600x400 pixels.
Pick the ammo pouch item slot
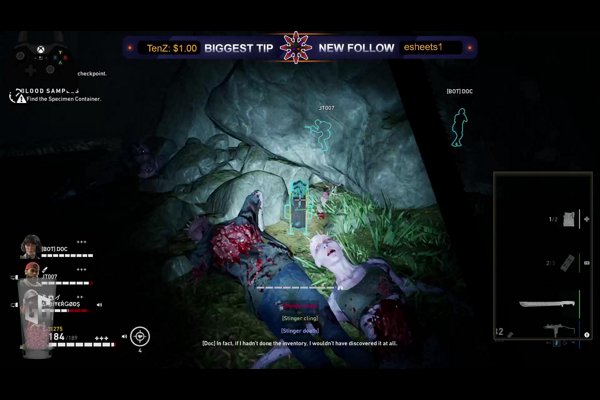tap(566, 262)
